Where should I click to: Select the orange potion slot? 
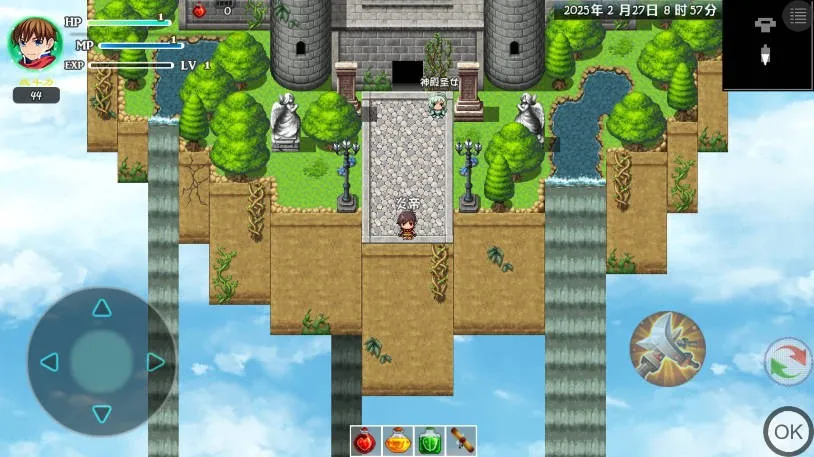point(398,440)
